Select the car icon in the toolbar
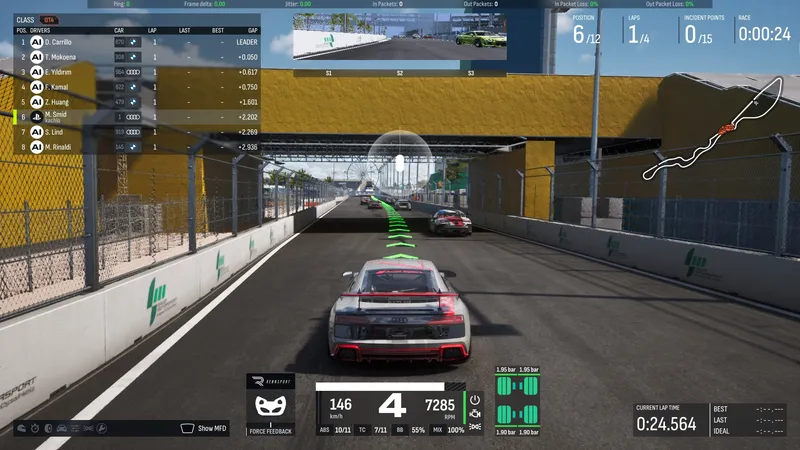 click(x=62, y=429)
